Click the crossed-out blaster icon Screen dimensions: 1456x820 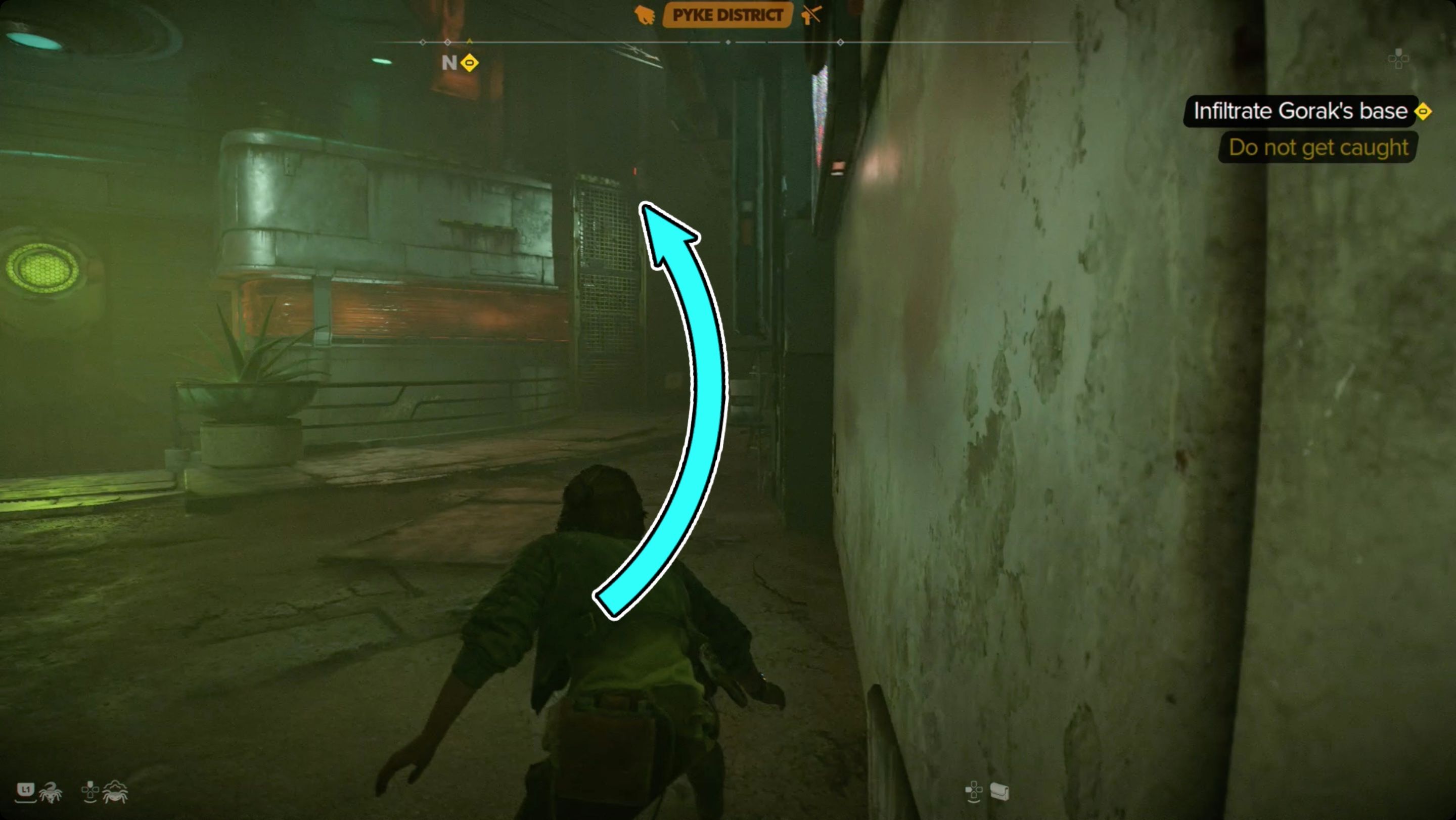pyautogui.click(x=810, y=15)
